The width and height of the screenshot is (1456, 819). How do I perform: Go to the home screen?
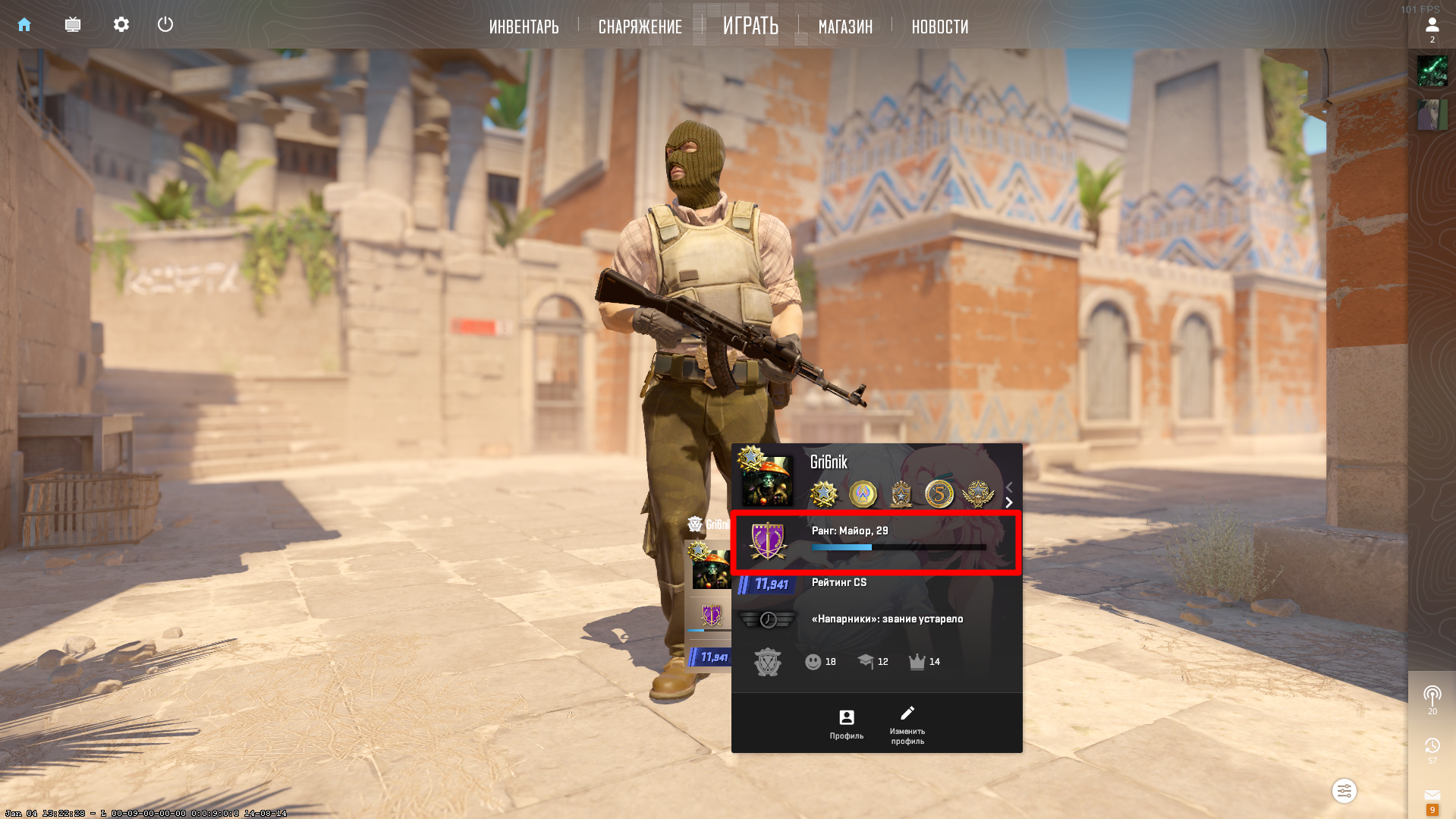[24, 25]
